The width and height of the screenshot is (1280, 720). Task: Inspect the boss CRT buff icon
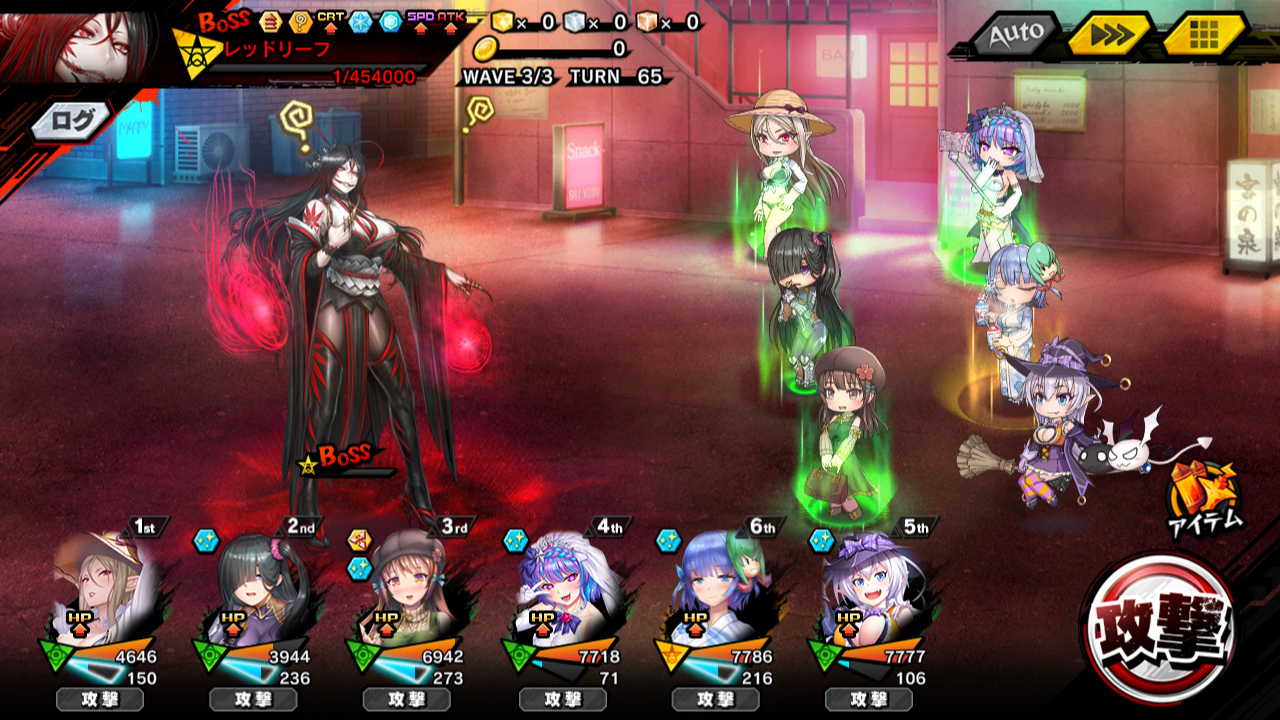tap(331, 21)
